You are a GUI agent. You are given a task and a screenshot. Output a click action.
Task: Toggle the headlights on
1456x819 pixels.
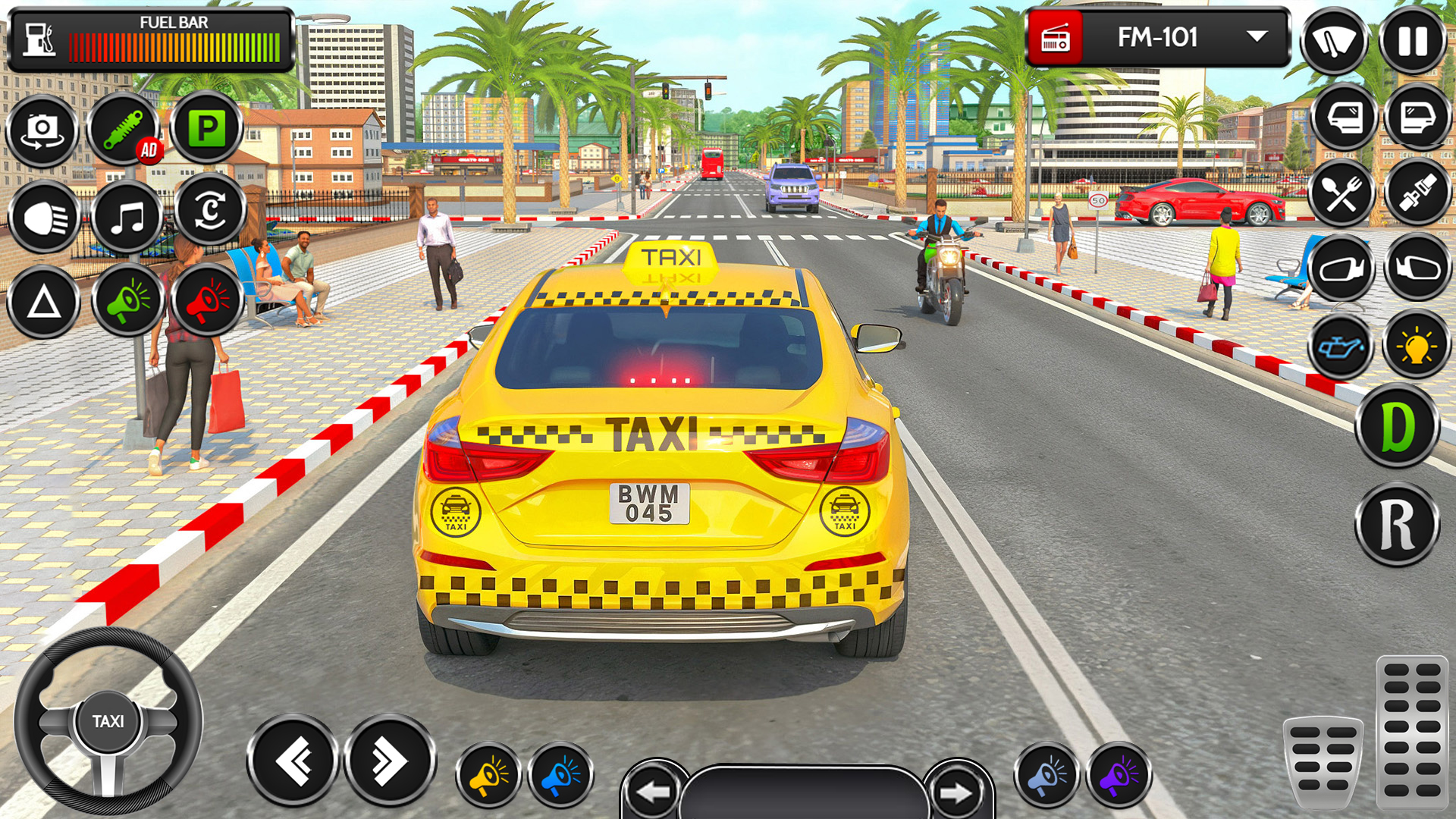click(x=43, y=216)
